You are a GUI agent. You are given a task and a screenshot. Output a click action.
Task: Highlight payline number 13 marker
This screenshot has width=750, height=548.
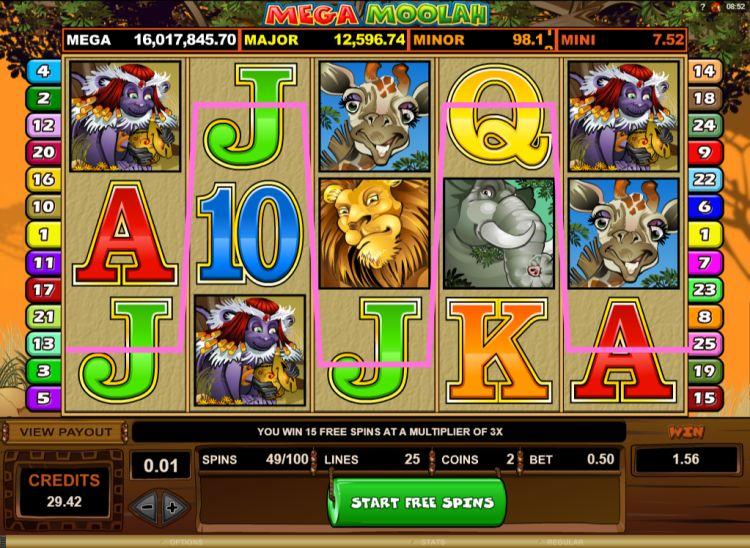43,343
